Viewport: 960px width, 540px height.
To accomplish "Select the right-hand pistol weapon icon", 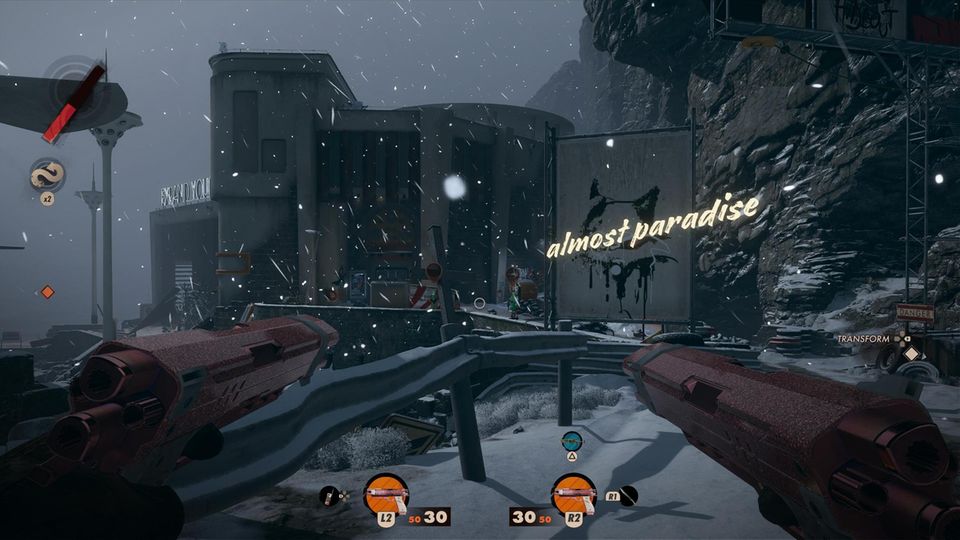I will click(x=574, y=493).
